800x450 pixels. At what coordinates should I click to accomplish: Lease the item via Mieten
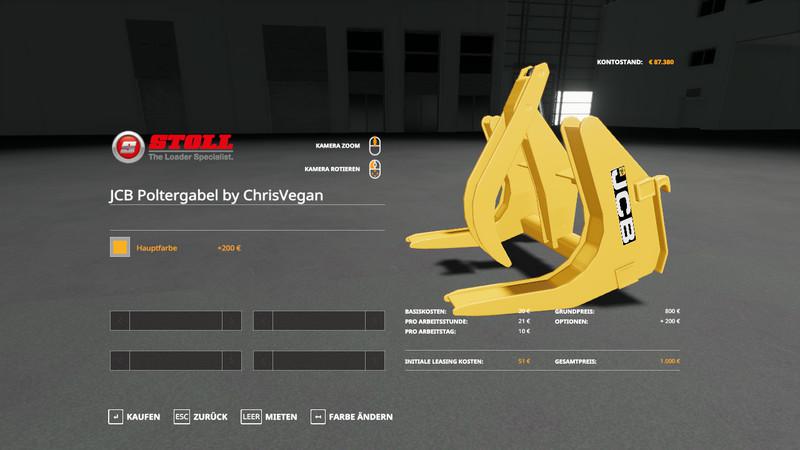[269, 416]
